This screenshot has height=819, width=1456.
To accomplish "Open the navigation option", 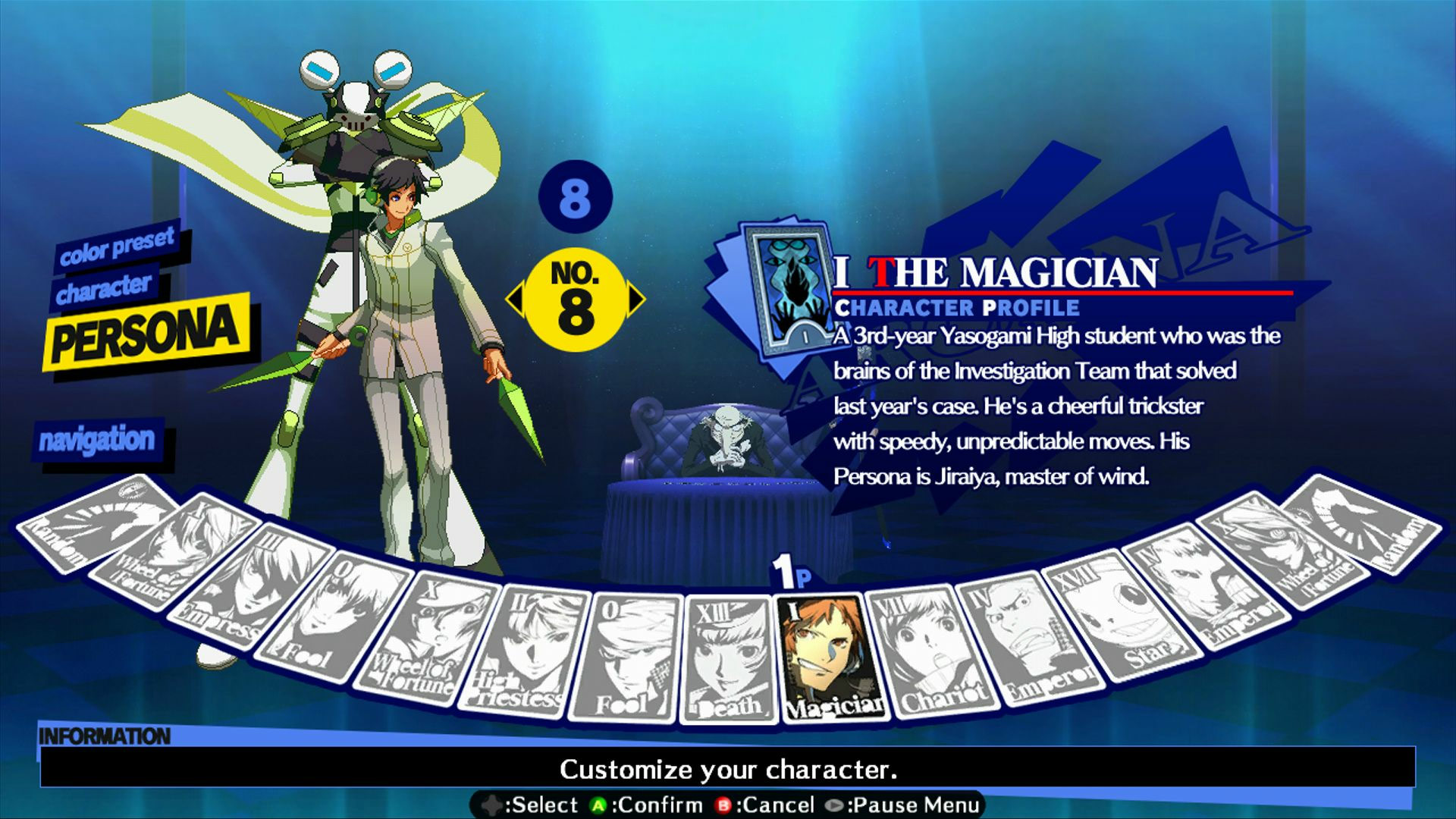I will [x=97, y=440].
